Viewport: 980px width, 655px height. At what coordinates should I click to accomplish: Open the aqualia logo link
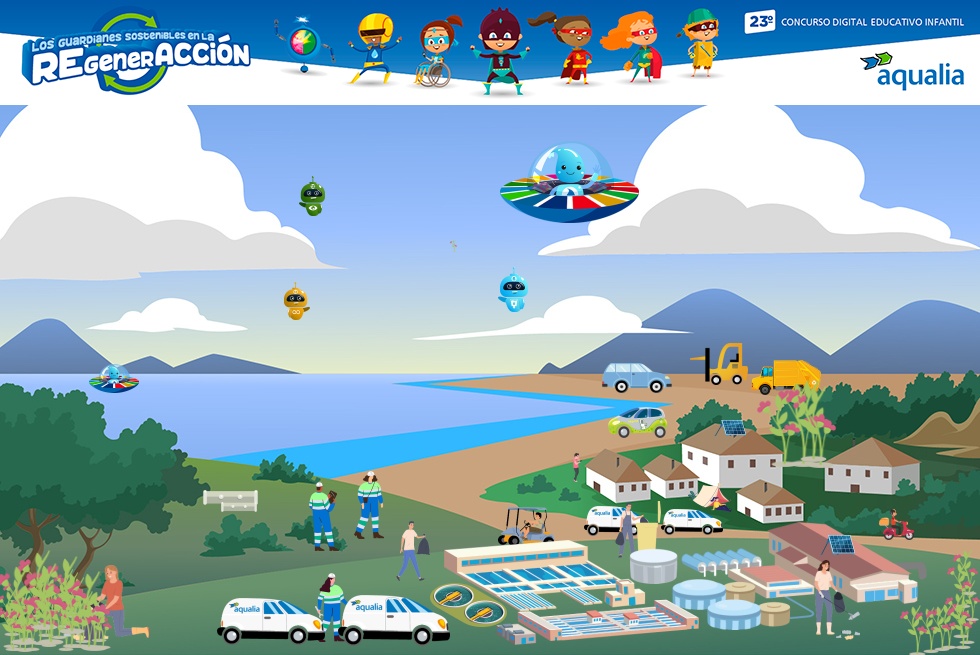click(911, 70)
